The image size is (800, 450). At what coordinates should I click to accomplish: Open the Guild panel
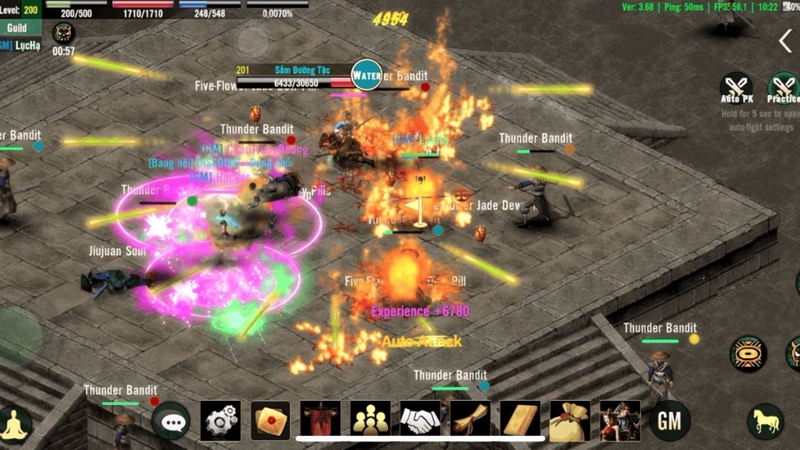[17, 28]
